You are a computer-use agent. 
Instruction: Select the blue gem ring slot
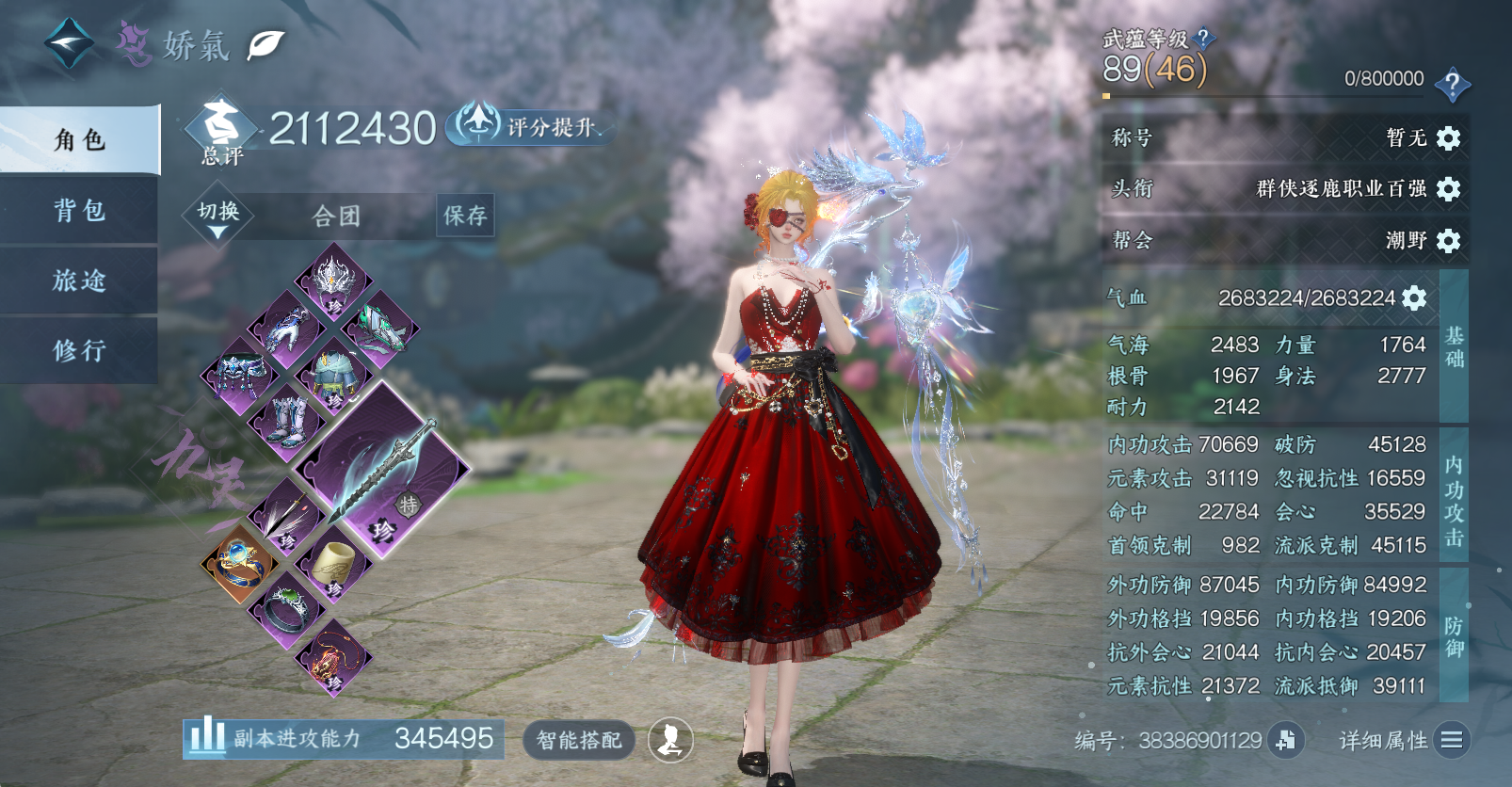(239, 563)
